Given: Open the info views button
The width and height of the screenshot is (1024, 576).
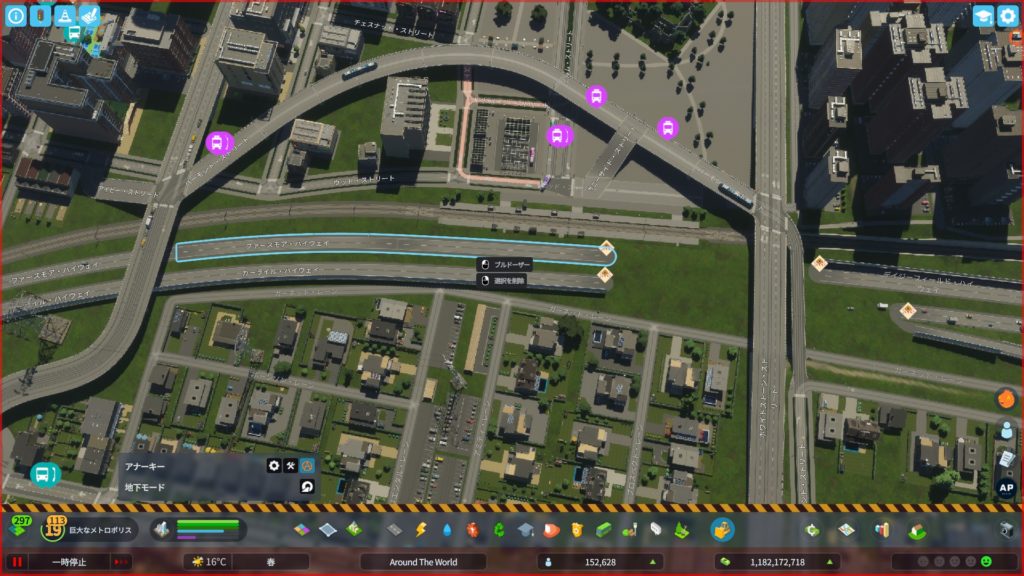Looking at the screenshot, I should point(16,16).
